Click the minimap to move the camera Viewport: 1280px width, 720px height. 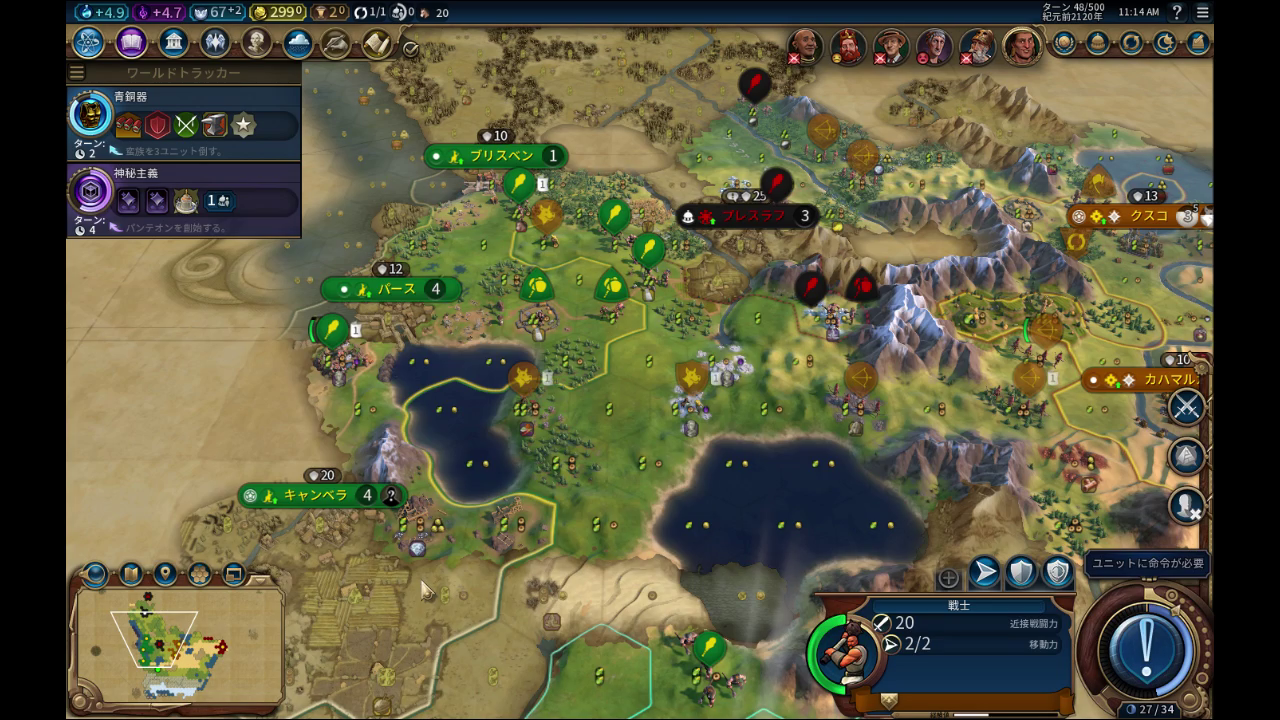[x=178, y=642]
